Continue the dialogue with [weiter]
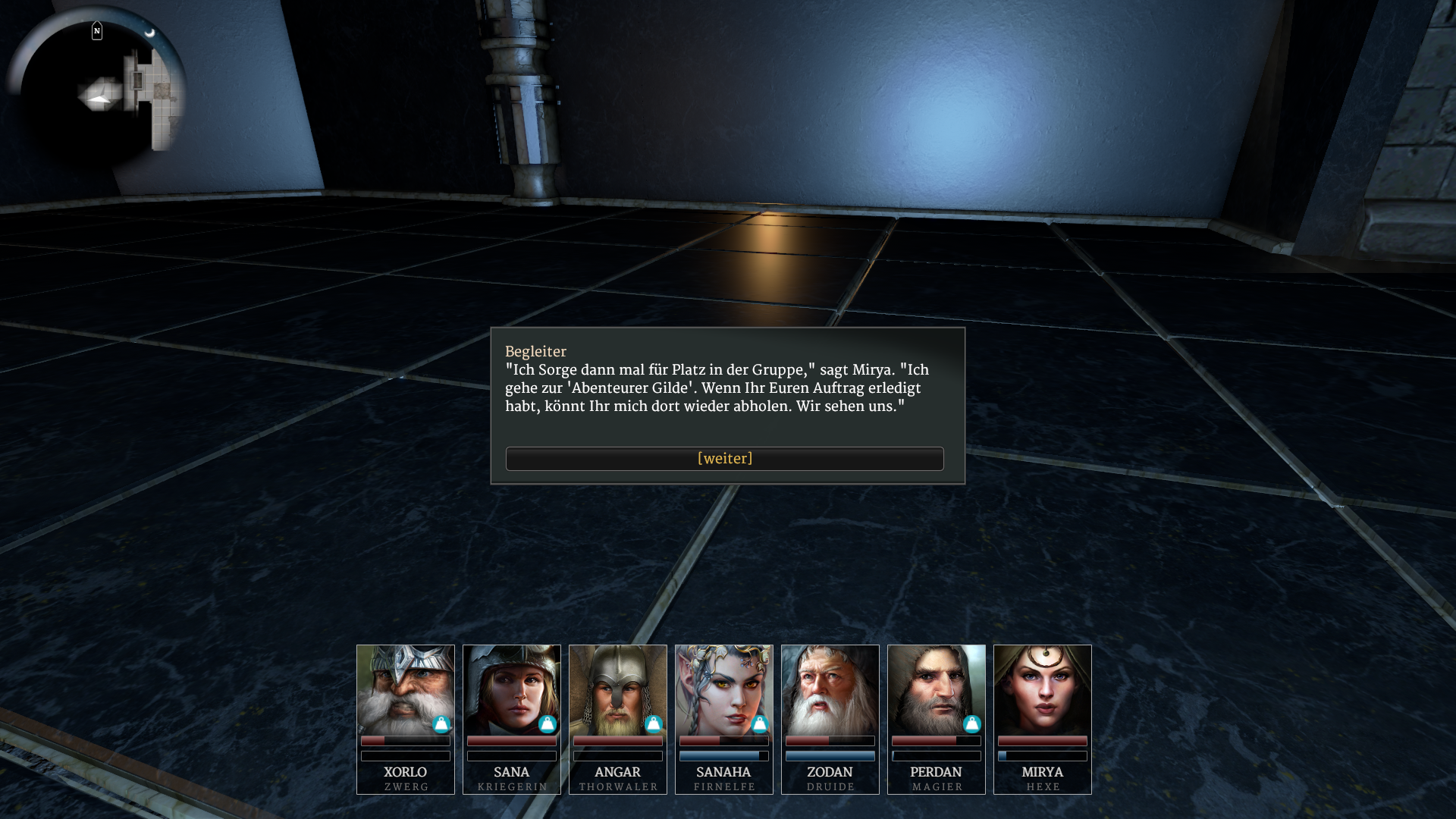Screen dimensions: 1456x819 coord(724,459)
